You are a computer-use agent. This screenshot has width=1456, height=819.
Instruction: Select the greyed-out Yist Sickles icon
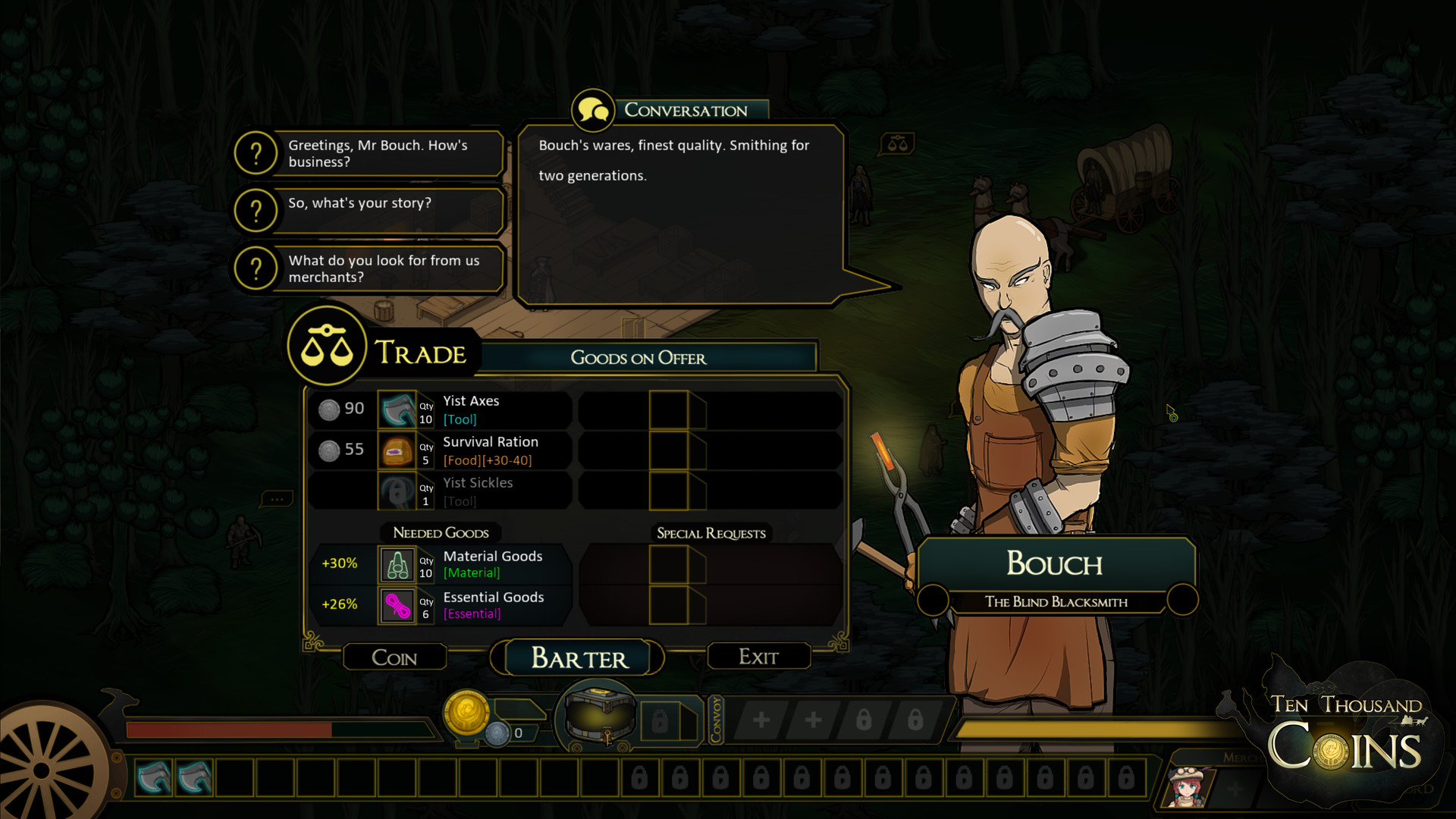coord(397,491)
